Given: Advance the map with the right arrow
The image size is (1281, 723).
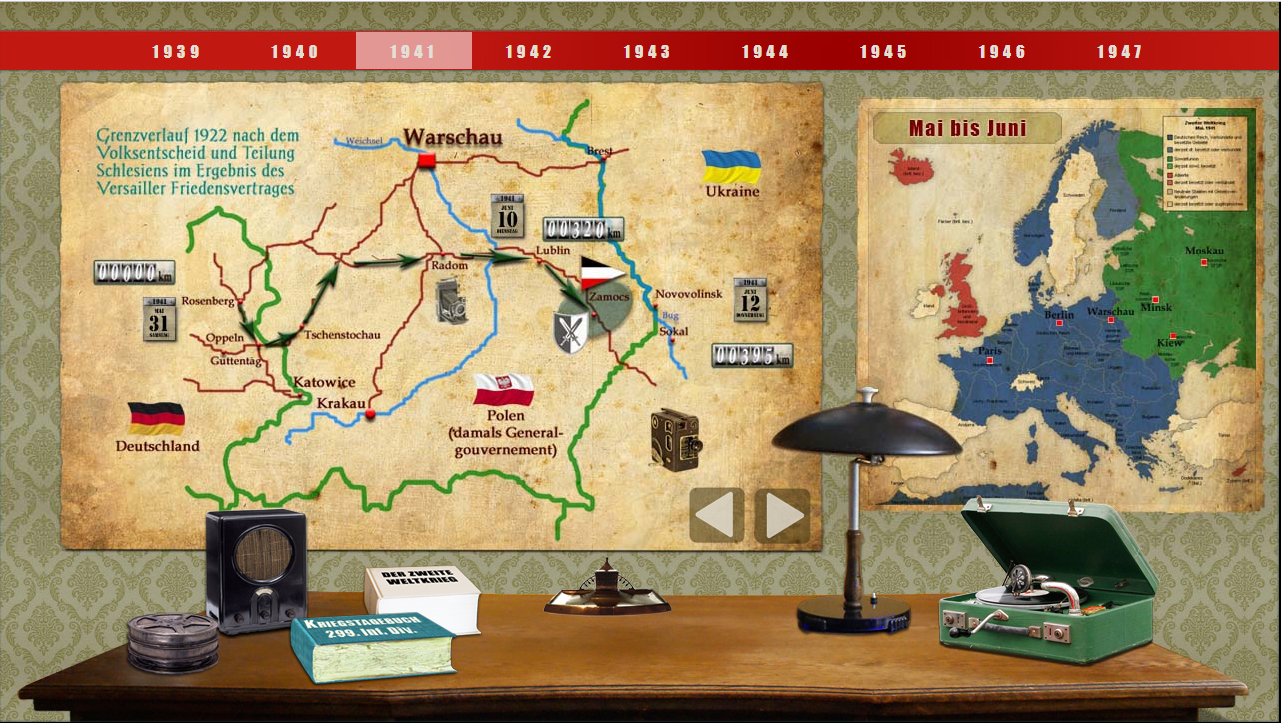Looking at the screenshot, I should 782,516.
